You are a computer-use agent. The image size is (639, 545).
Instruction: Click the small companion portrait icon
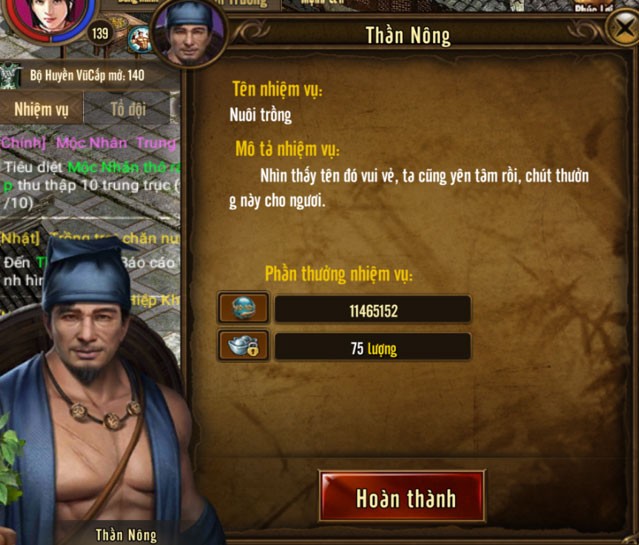[x=140, y=40]
